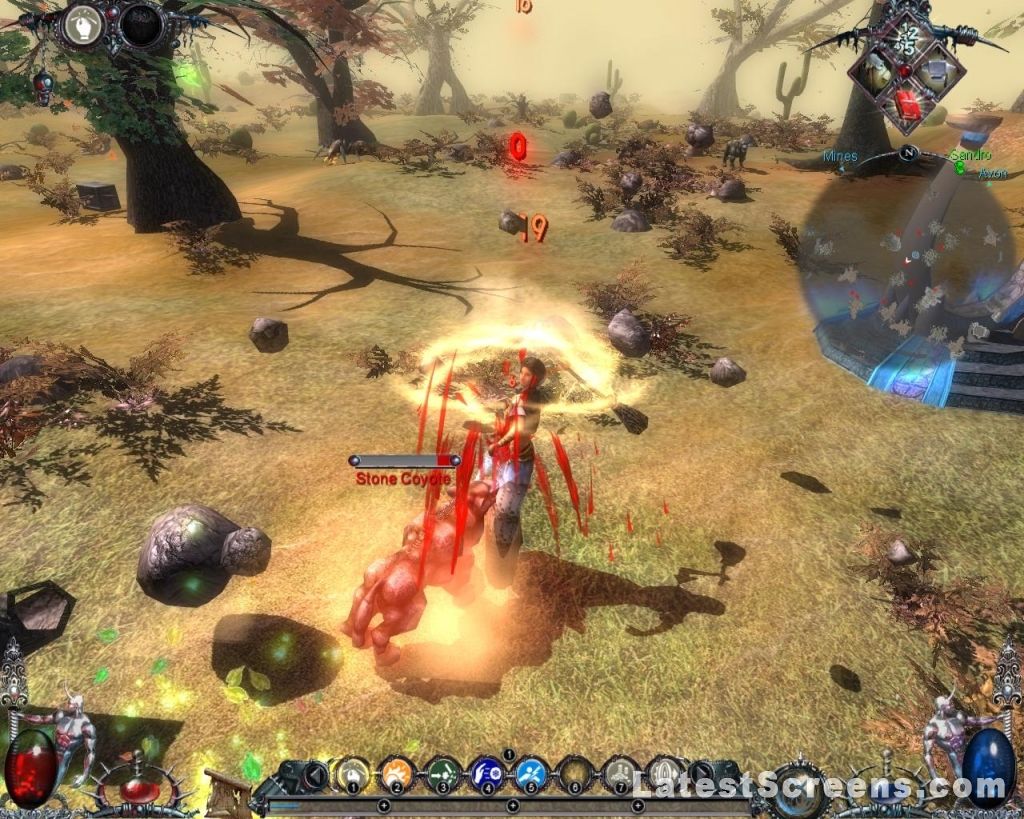Activate the hotbar skill in slot 1
Viewport: 1024px width, 819px height.
point(351,773)
